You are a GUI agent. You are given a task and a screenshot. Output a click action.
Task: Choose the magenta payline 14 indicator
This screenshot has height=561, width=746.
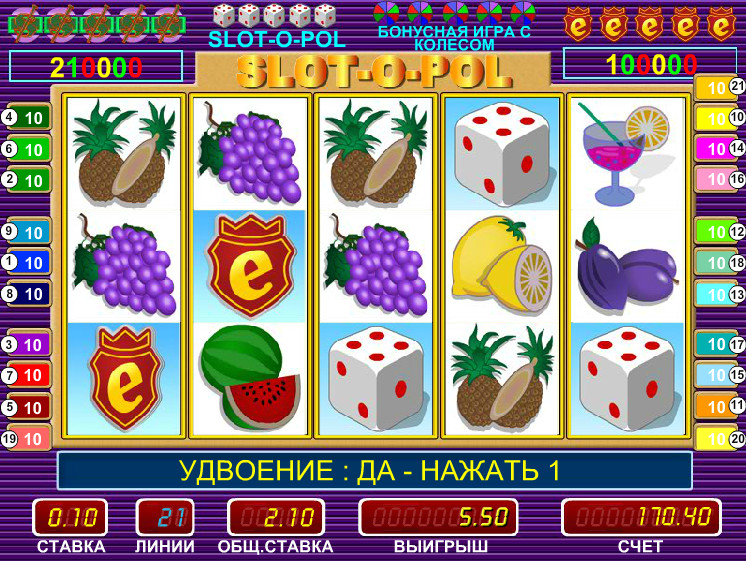click(721, 149)
